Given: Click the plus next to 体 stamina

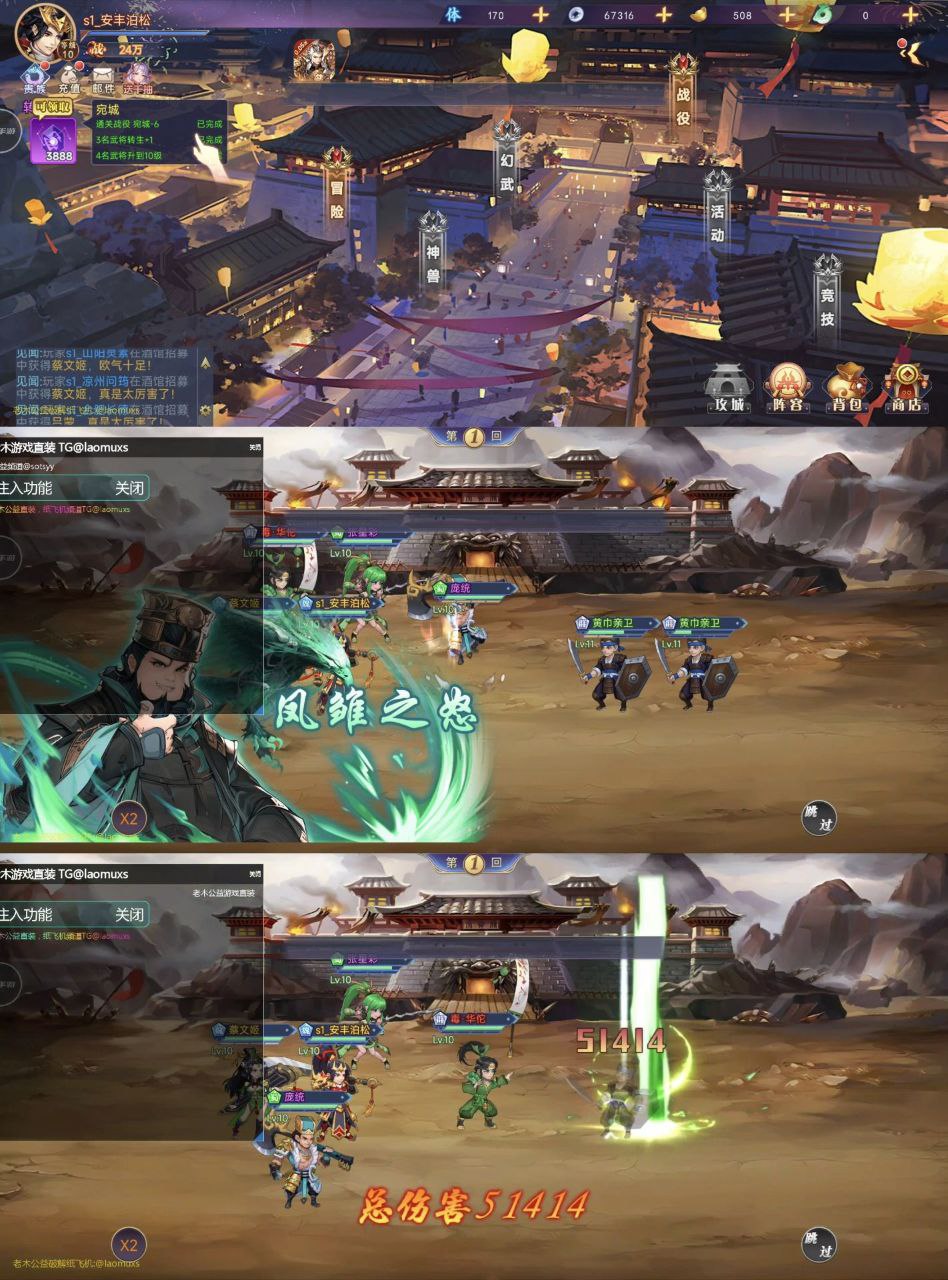Looking at the screenshot, I should pos(540,15).
